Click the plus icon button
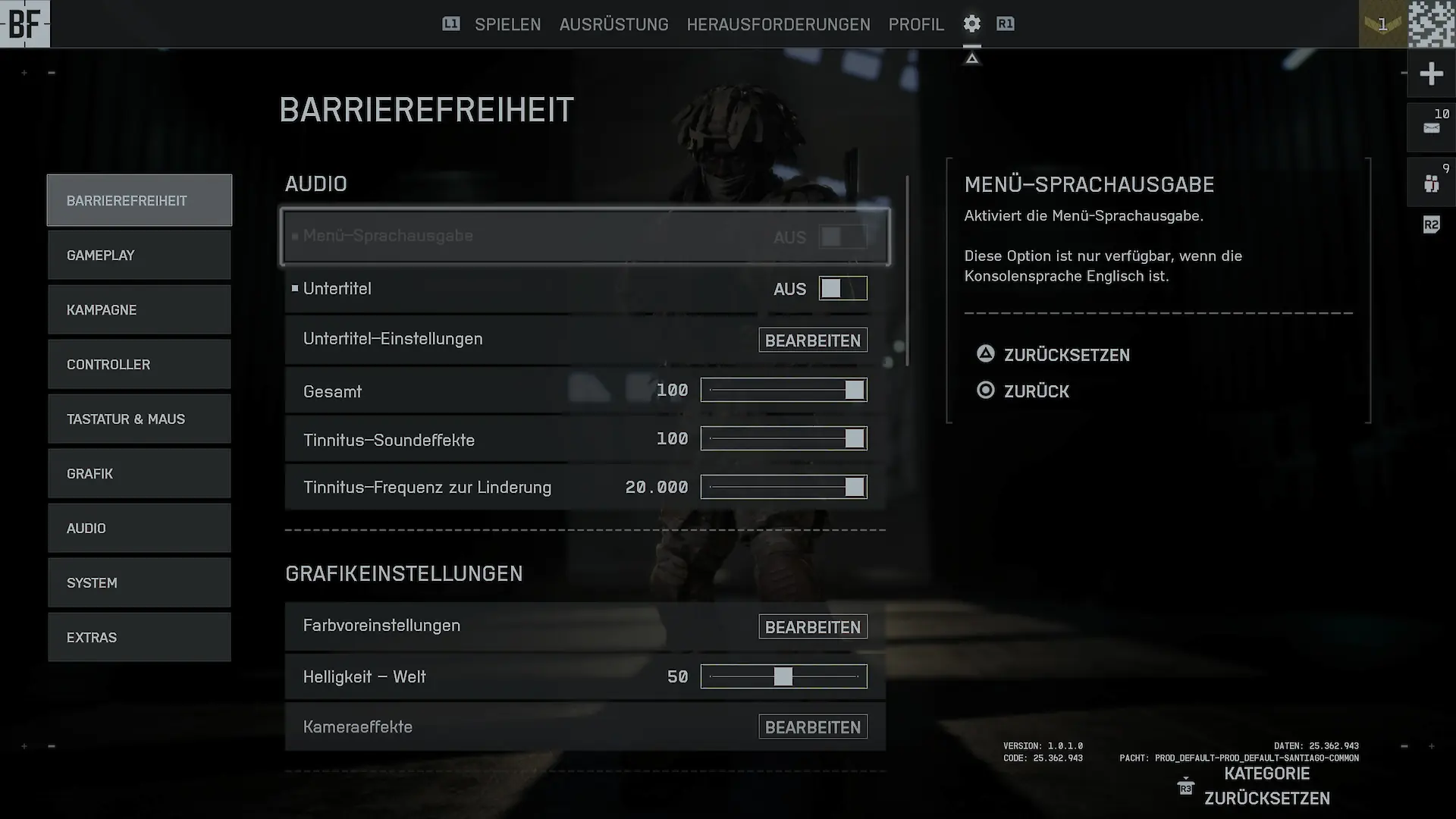Viewport: 1456px width, 819px height. pos(1431,74)
